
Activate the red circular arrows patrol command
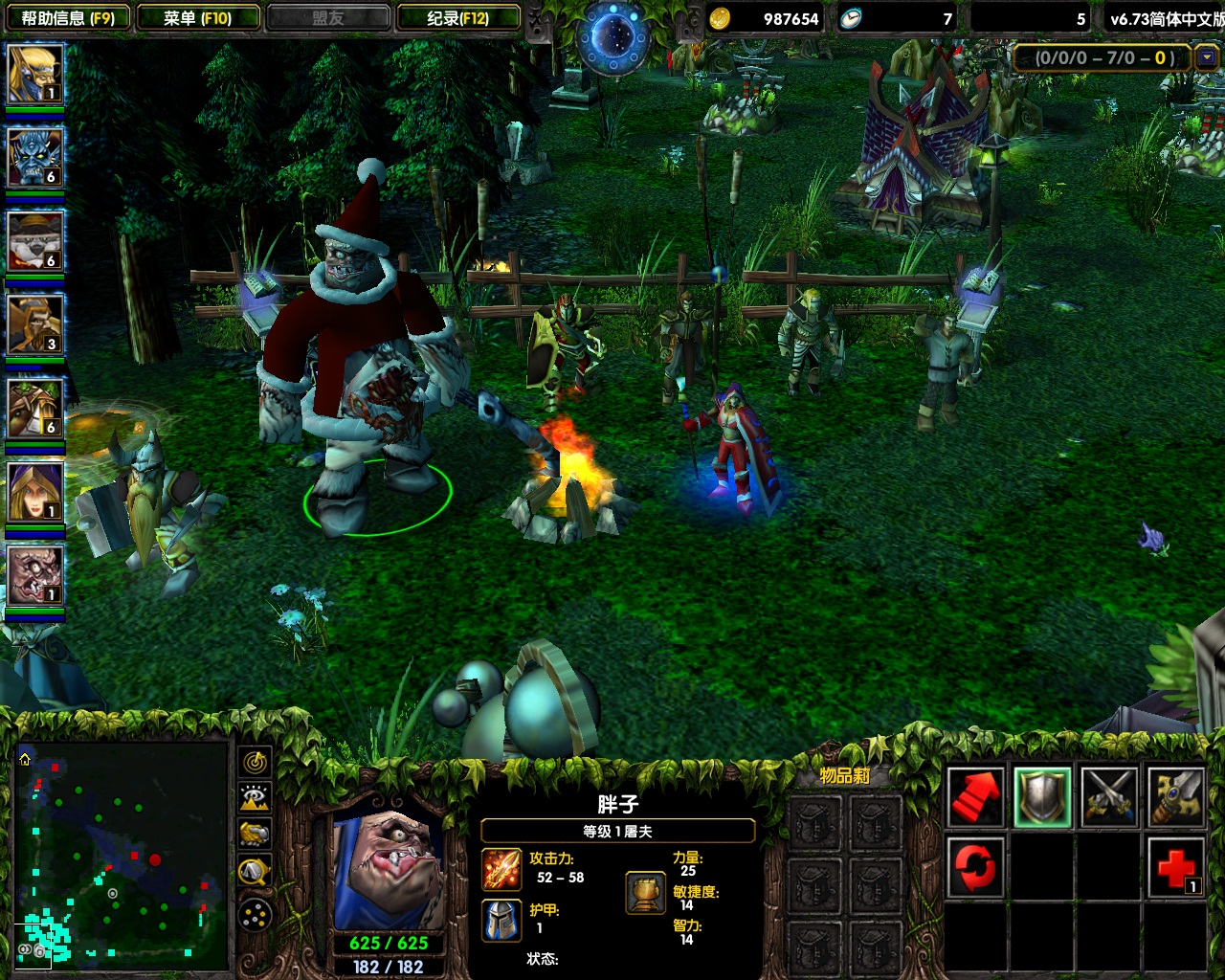click(x=975, y=866)
